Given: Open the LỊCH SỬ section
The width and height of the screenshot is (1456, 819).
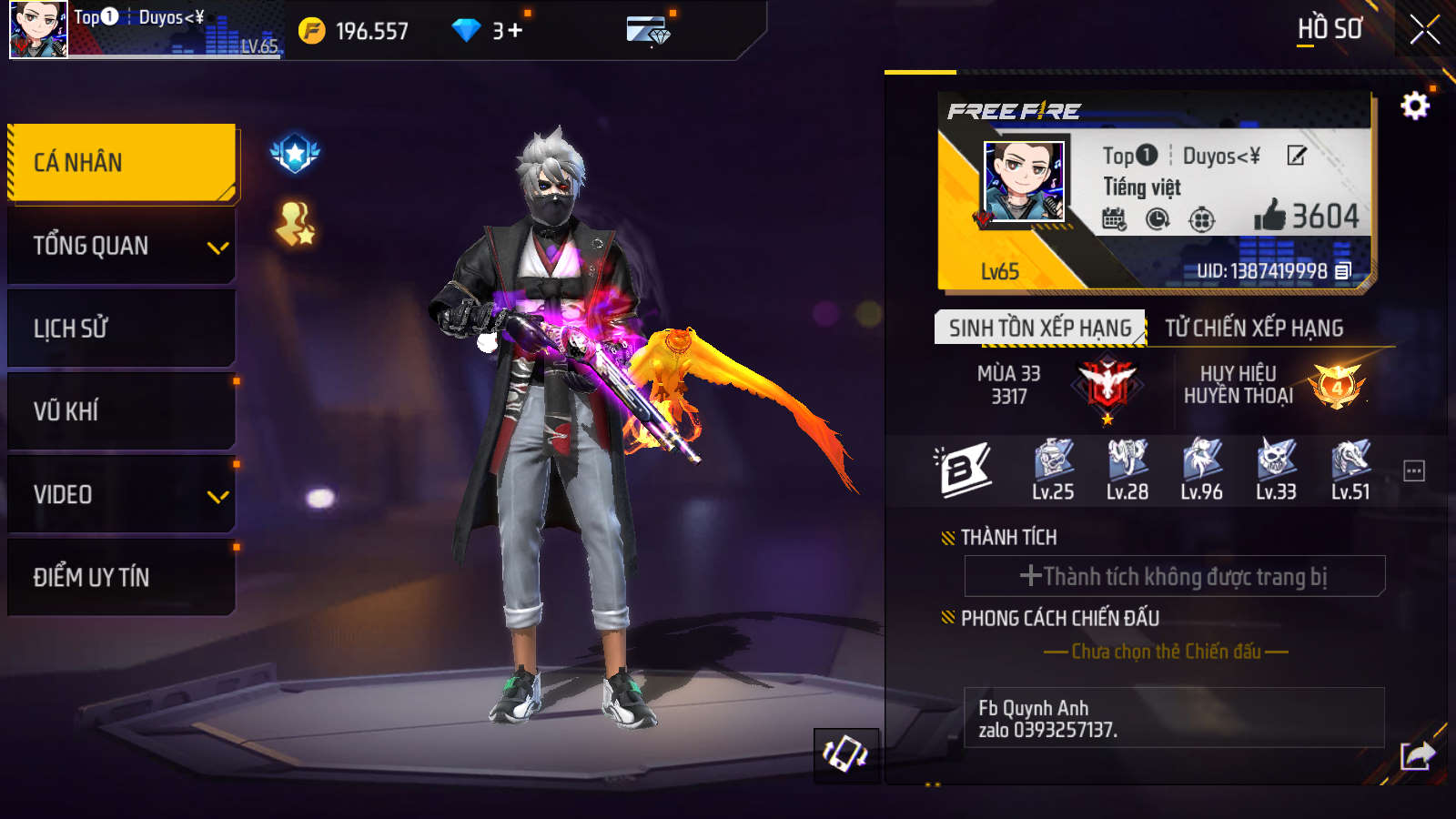Looking at the screenshot, I should pyautogui.click(x=122, y=329).
